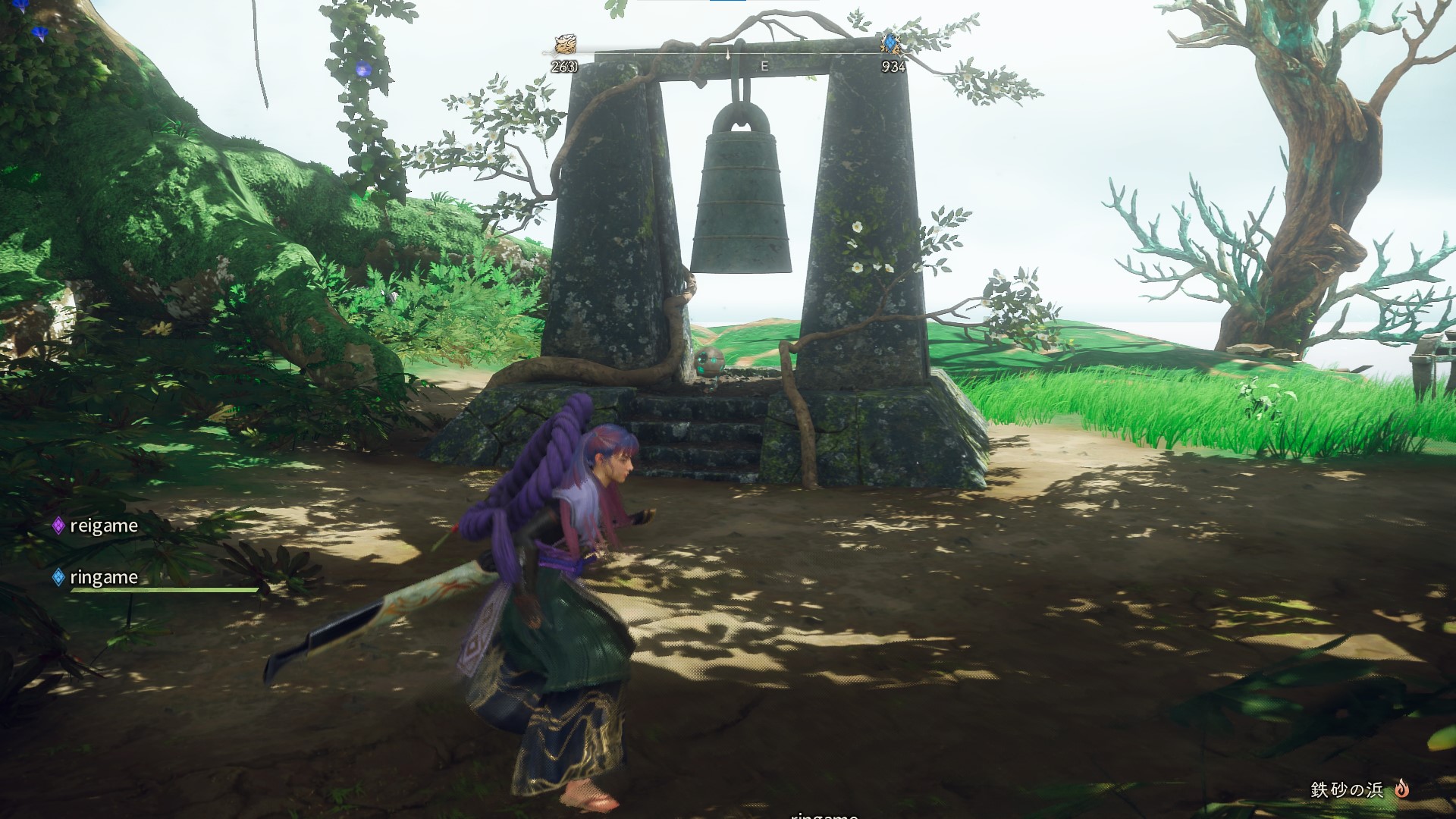Select the kemono beast marker on the compass
Viewport: 1456px width, 819px height.
[x=564, y=44]
